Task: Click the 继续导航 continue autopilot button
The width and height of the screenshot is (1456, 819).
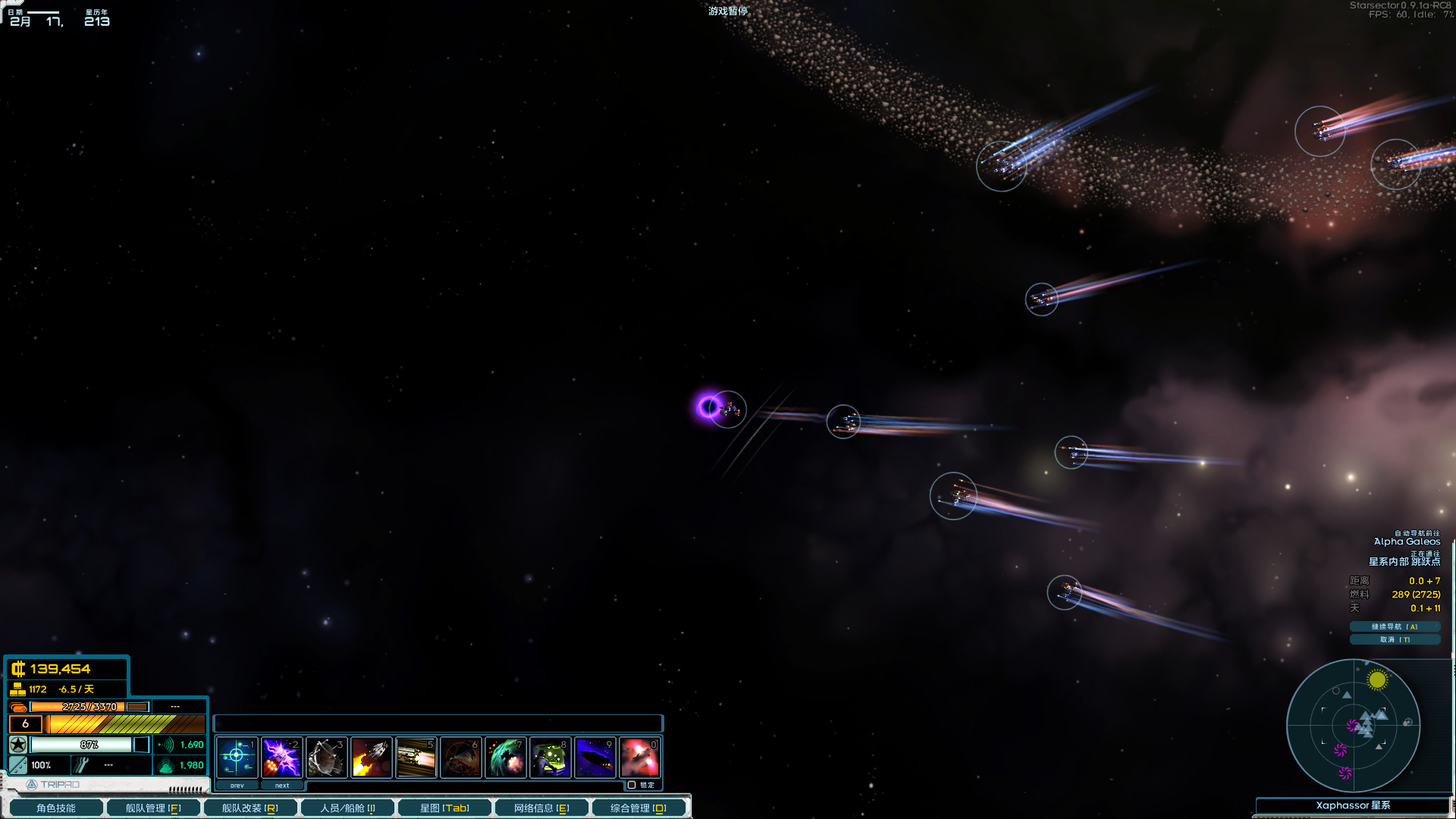Action: tap(1395, 626)
